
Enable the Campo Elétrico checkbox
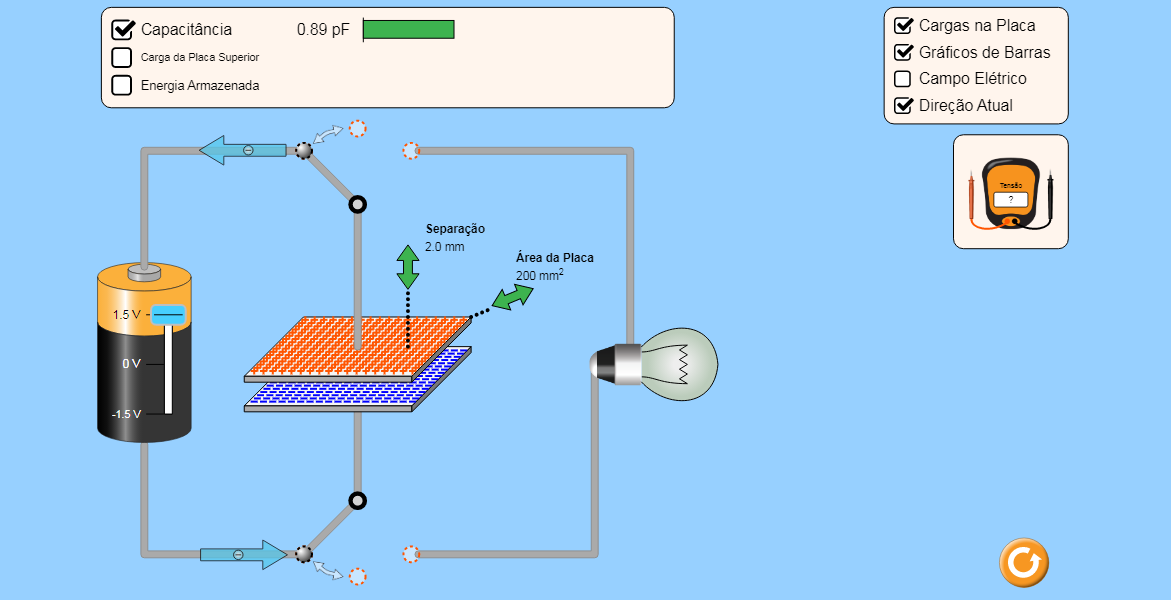pyautogui.click(x=903, y=79)
